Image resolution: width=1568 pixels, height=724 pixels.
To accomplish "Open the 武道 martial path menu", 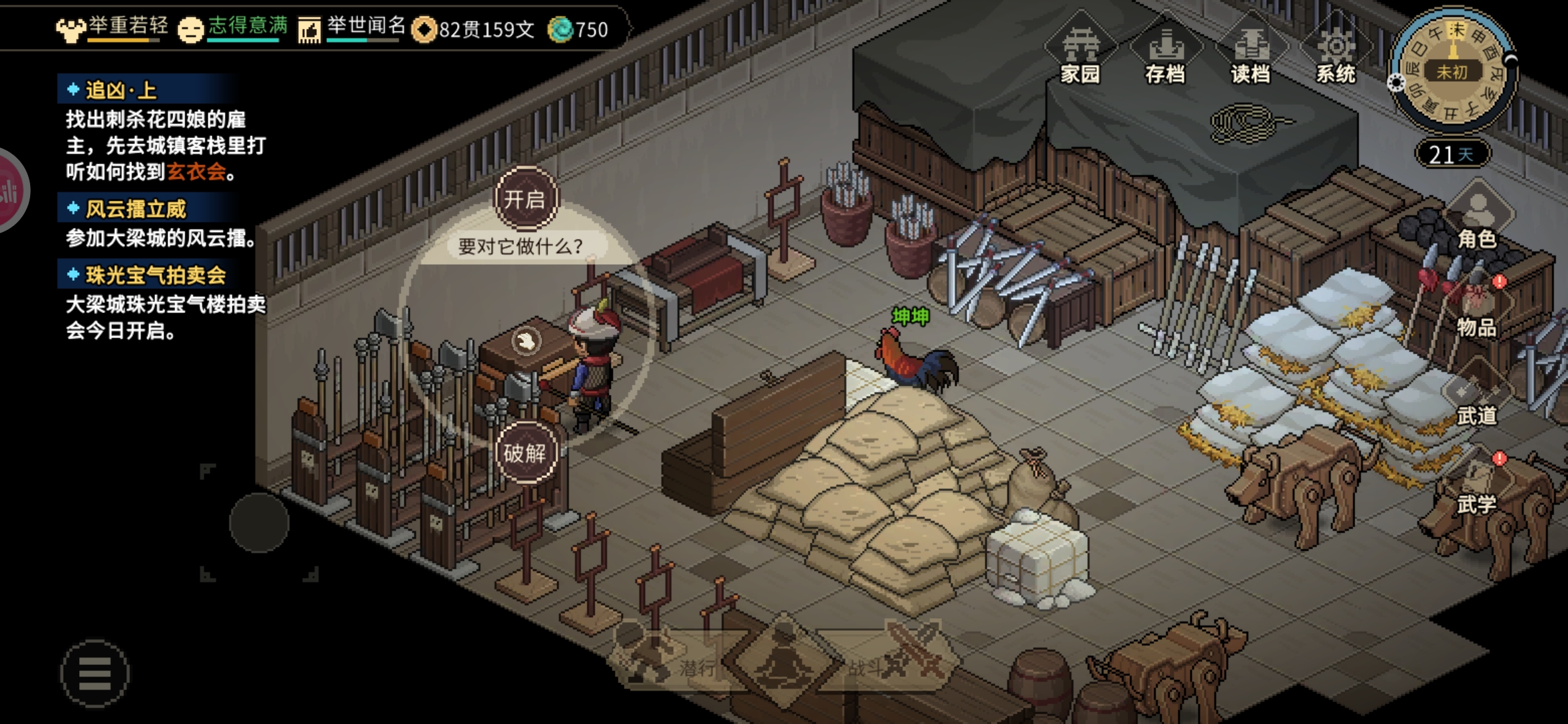I will tap(1477, 397).
